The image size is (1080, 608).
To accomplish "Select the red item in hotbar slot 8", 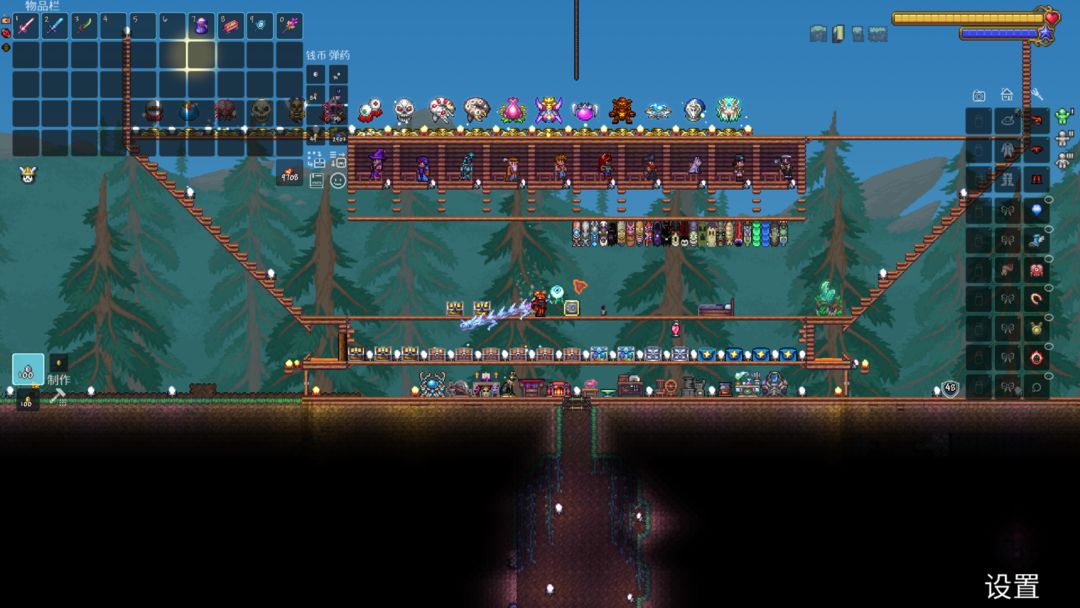I will (231, 26).
